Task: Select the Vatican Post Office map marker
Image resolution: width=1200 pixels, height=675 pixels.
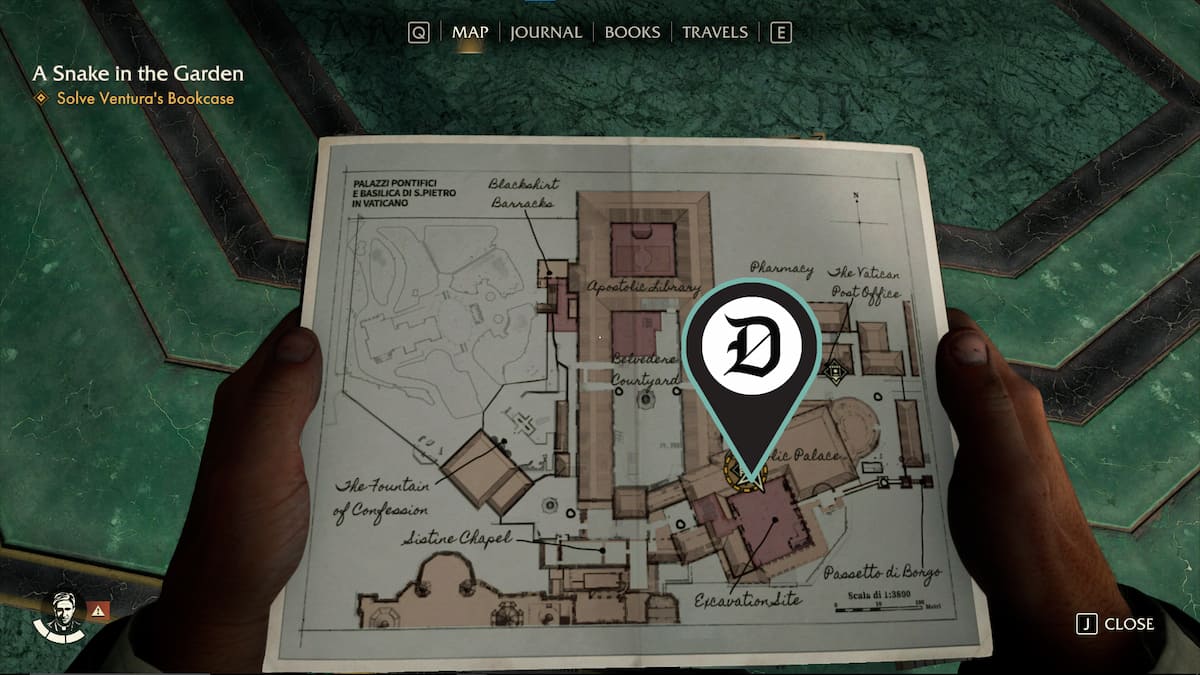Action: 833,370
